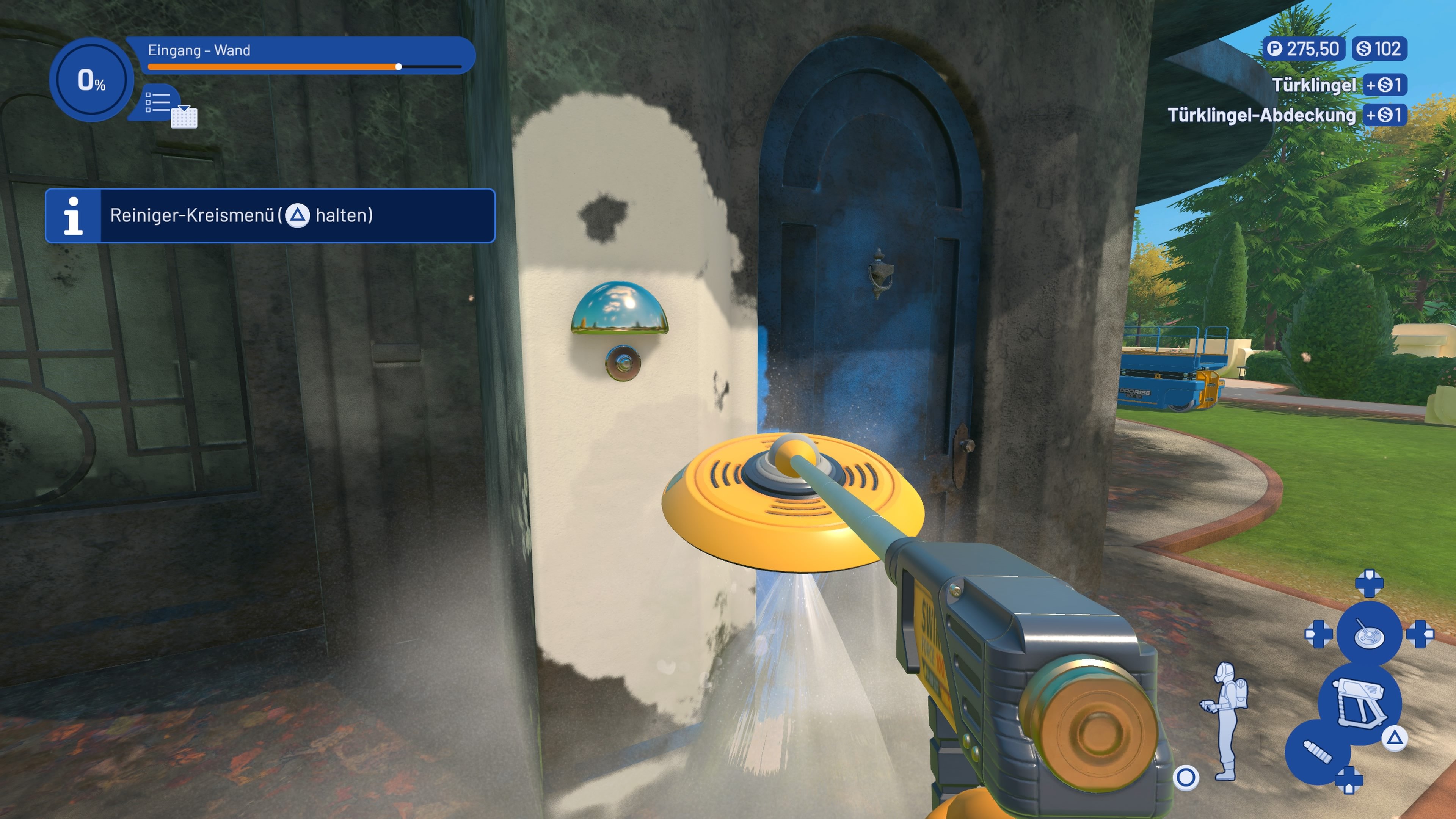Click the keyboard grid icon below the task bubble

tap(184, 119)
